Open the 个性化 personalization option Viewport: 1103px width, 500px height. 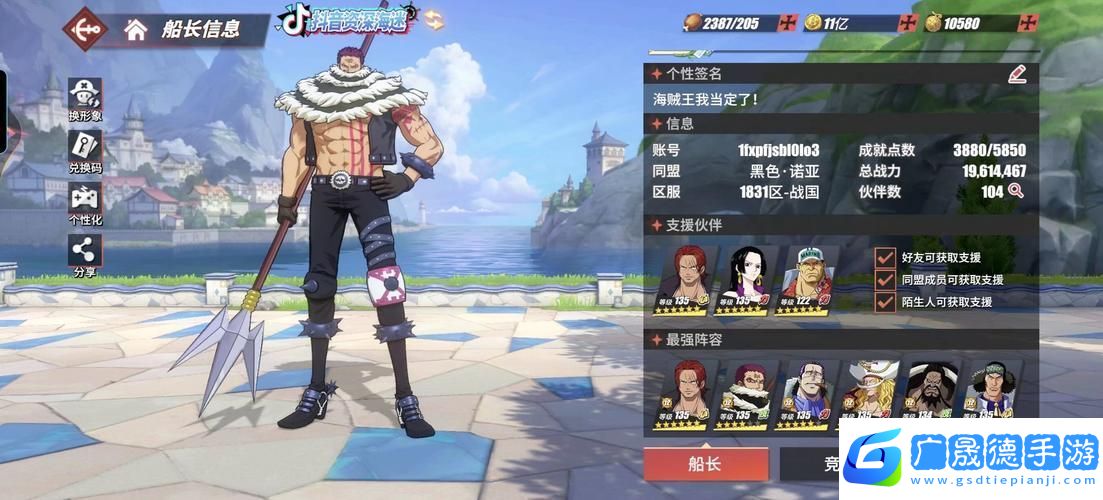[x=84, y=203]
